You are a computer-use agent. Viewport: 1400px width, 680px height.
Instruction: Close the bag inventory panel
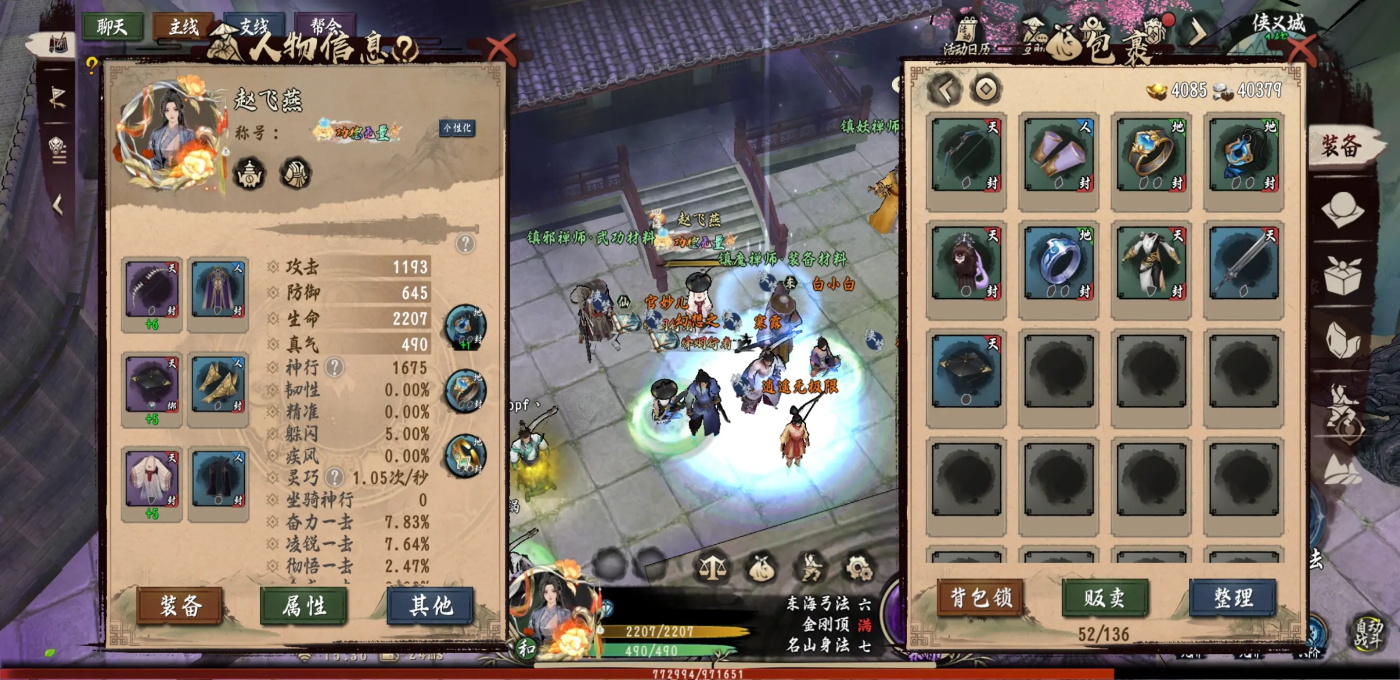click(x=1301, y=47)
